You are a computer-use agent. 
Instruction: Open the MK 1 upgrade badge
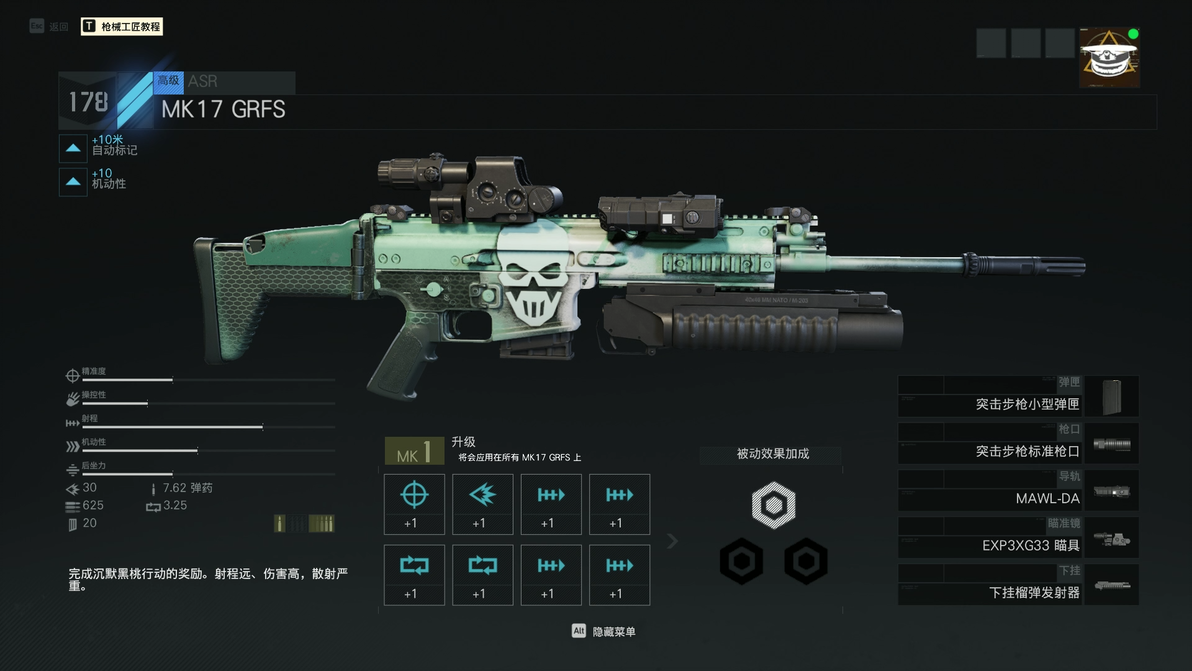coord(414,452)
